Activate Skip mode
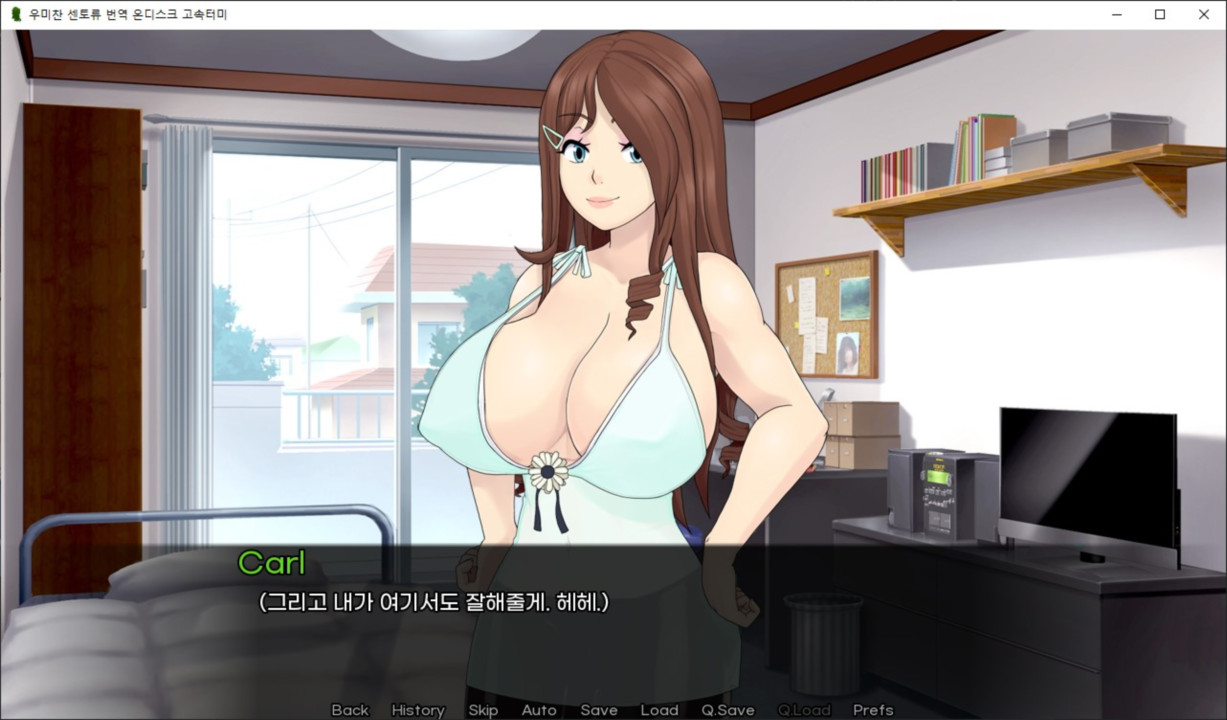The height and width of the screenshot is (720, 1227). pyautogui.click(x=483, y=710)
